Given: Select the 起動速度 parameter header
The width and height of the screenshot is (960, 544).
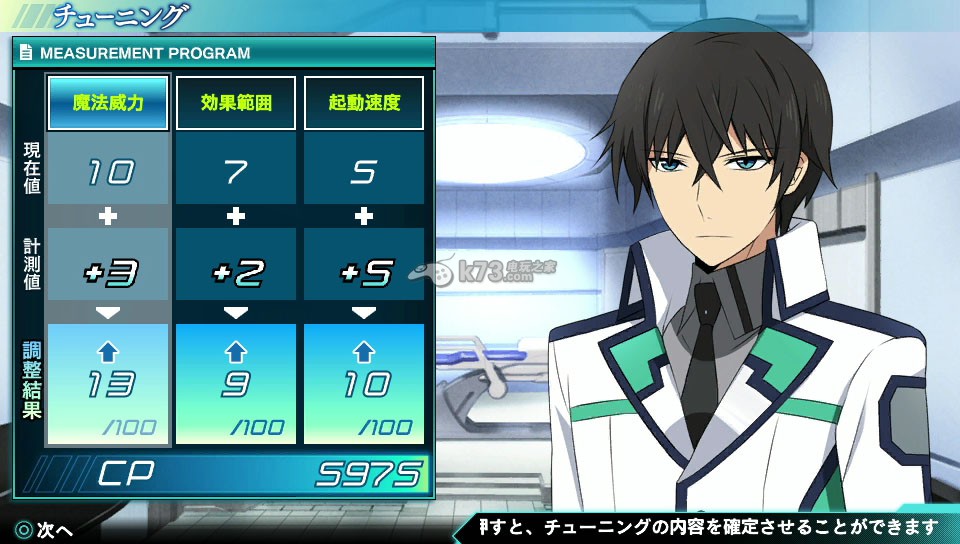Looking at the screenshot, I should click(x=364, y=103).
